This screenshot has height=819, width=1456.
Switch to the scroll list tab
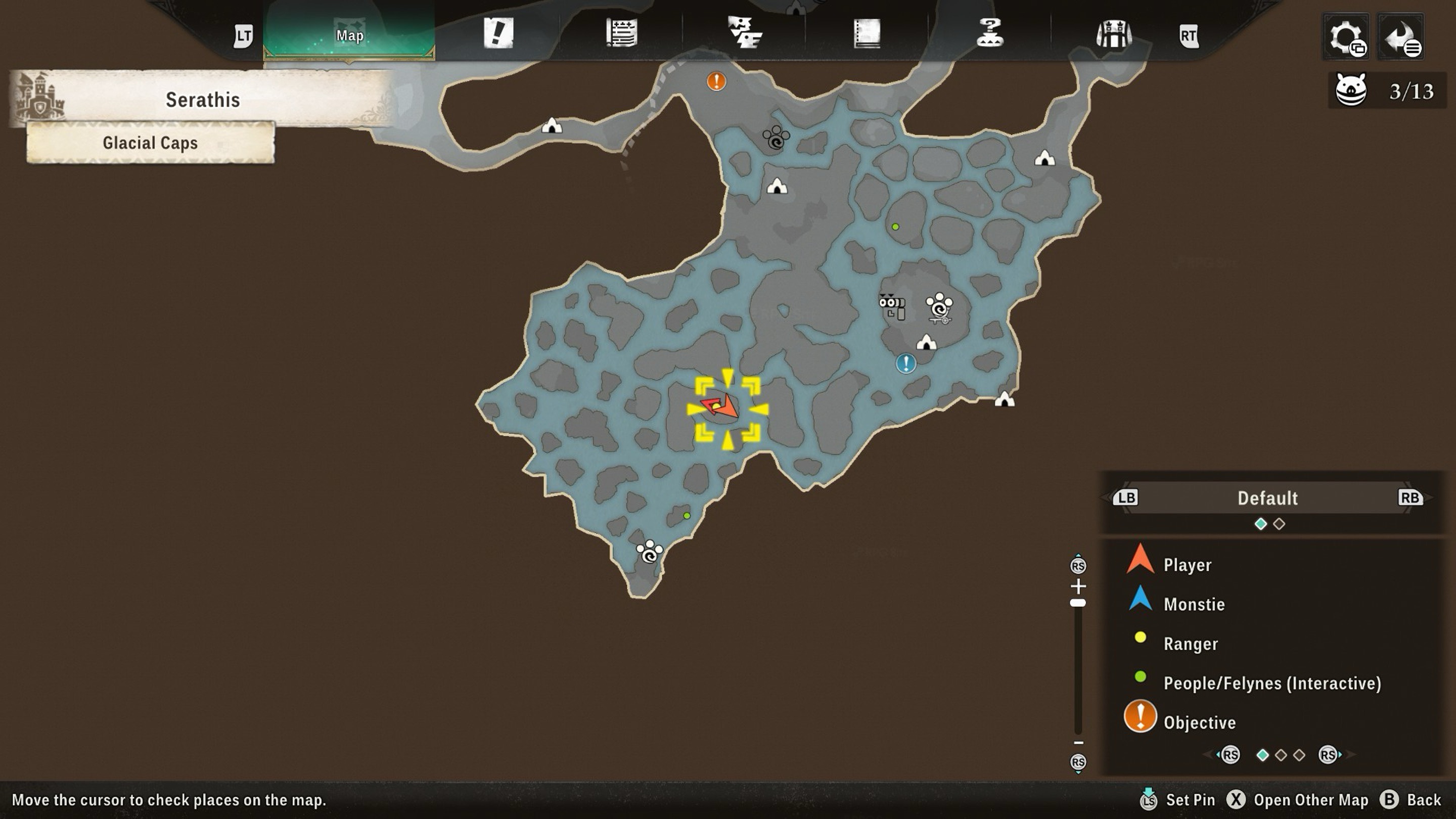tap(622, 33)
